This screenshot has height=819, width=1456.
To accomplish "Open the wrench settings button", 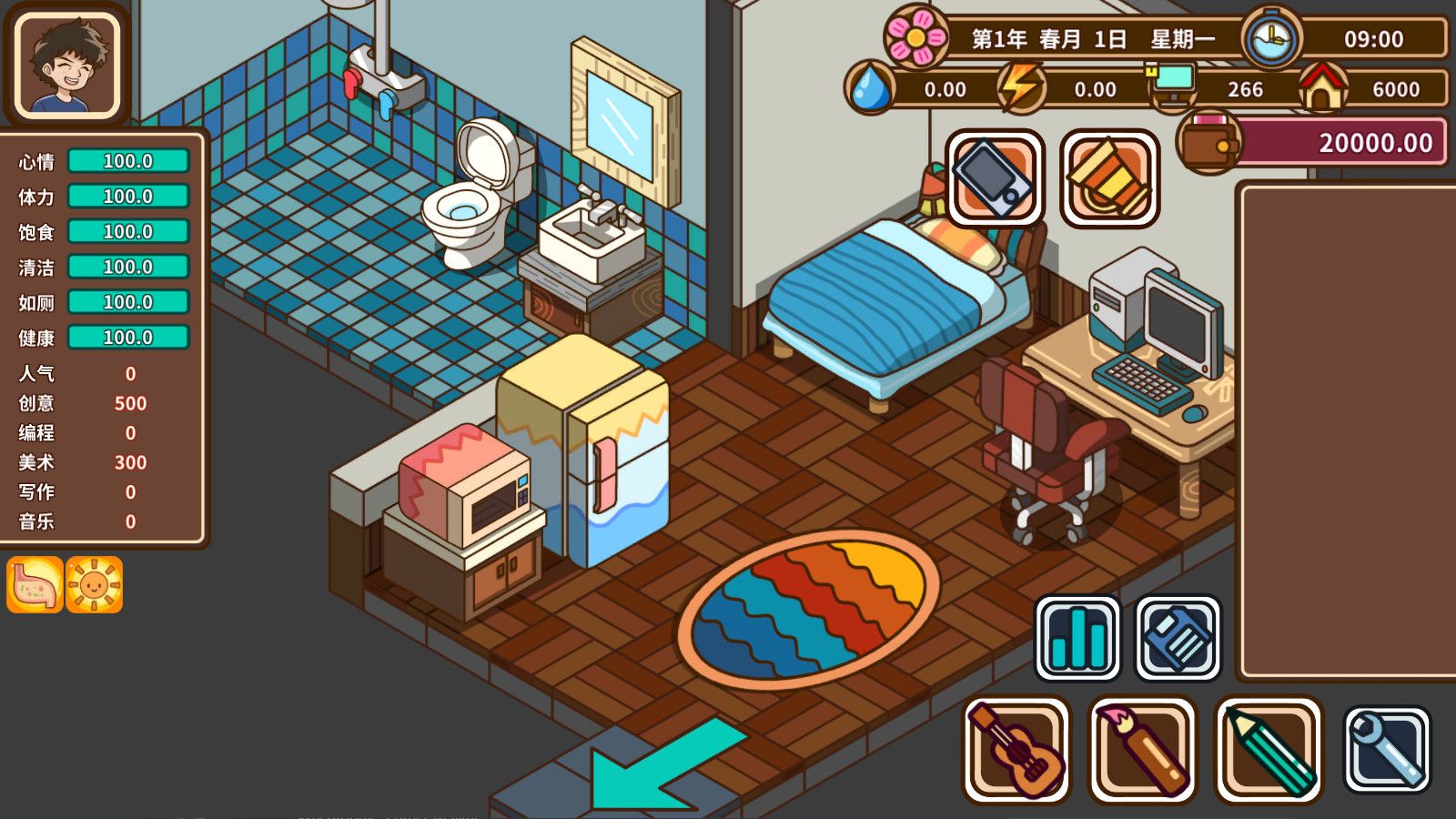I will click(1387, 750).
